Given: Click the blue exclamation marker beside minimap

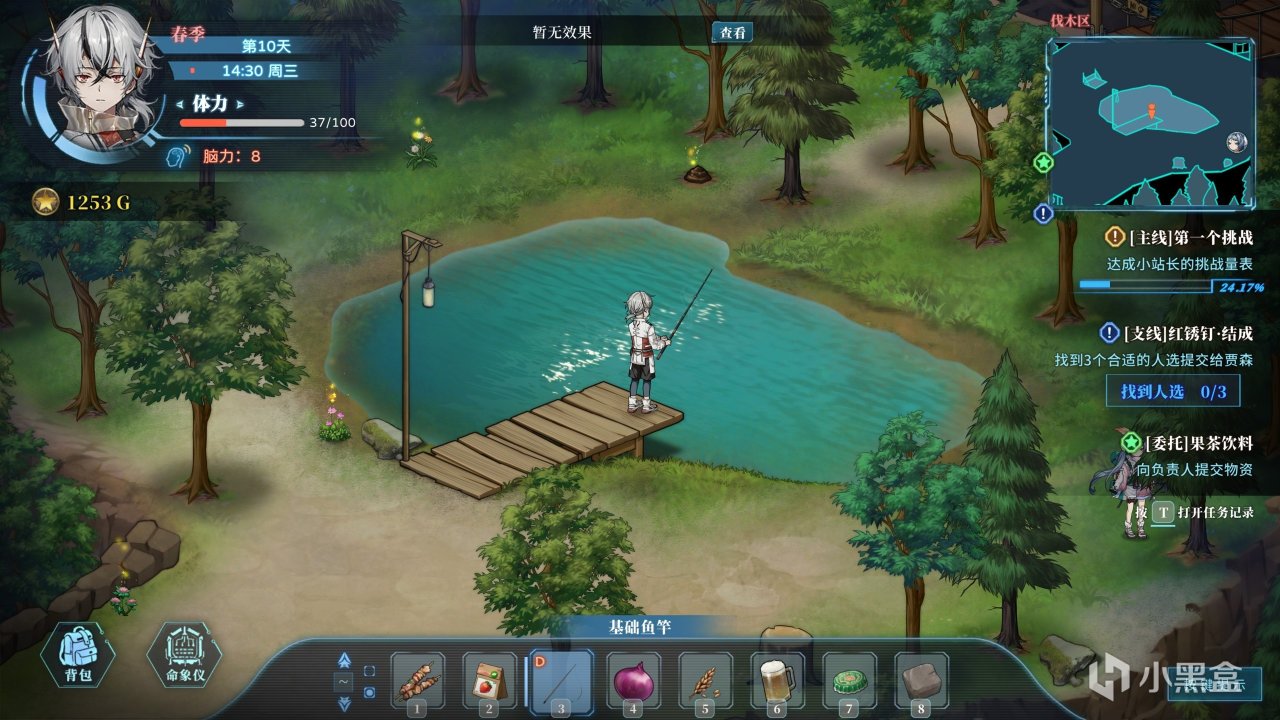Looking at the screenshot, I should pos(1044,213).
